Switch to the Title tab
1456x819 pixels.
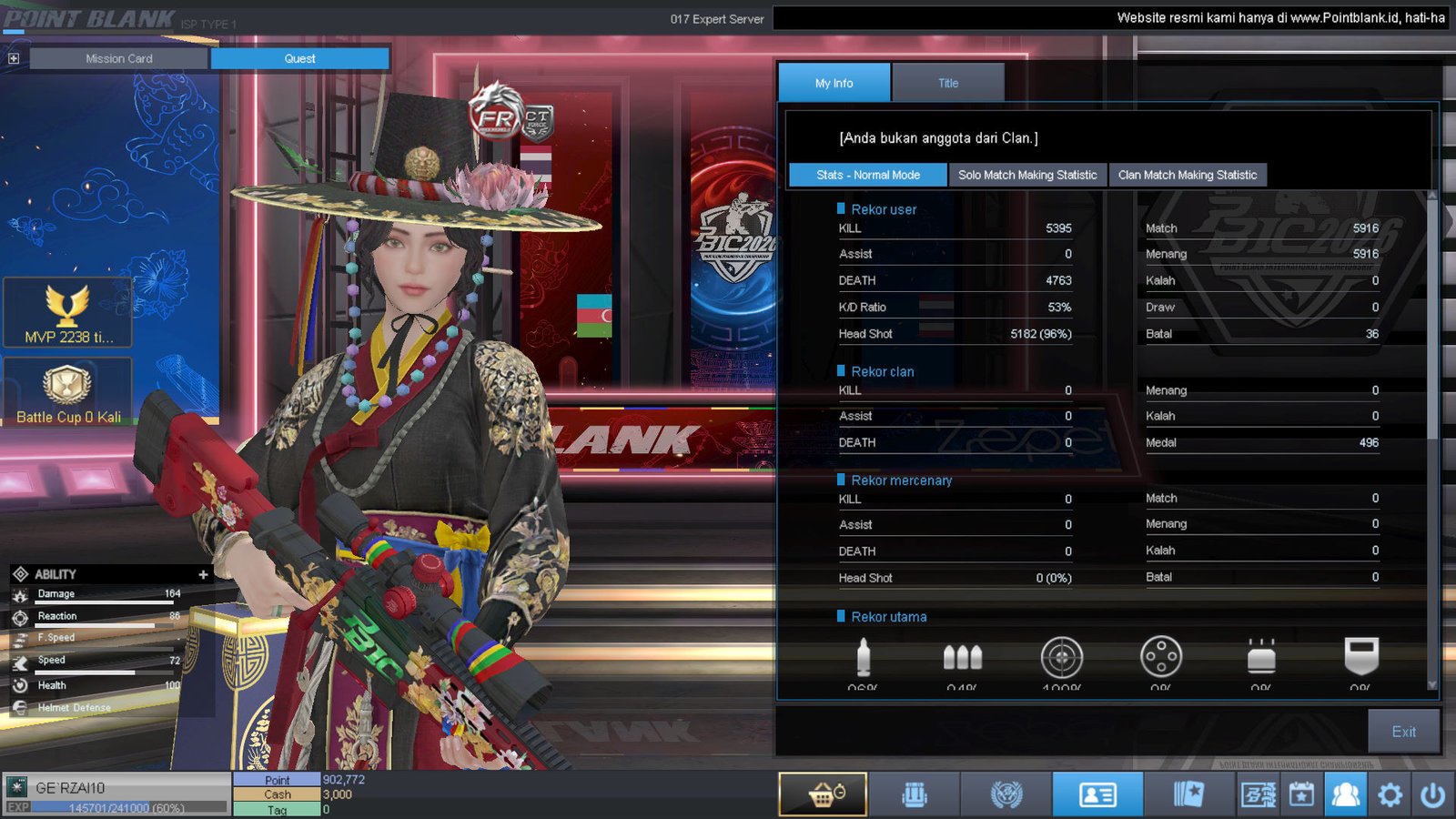(x=947, y=83)
